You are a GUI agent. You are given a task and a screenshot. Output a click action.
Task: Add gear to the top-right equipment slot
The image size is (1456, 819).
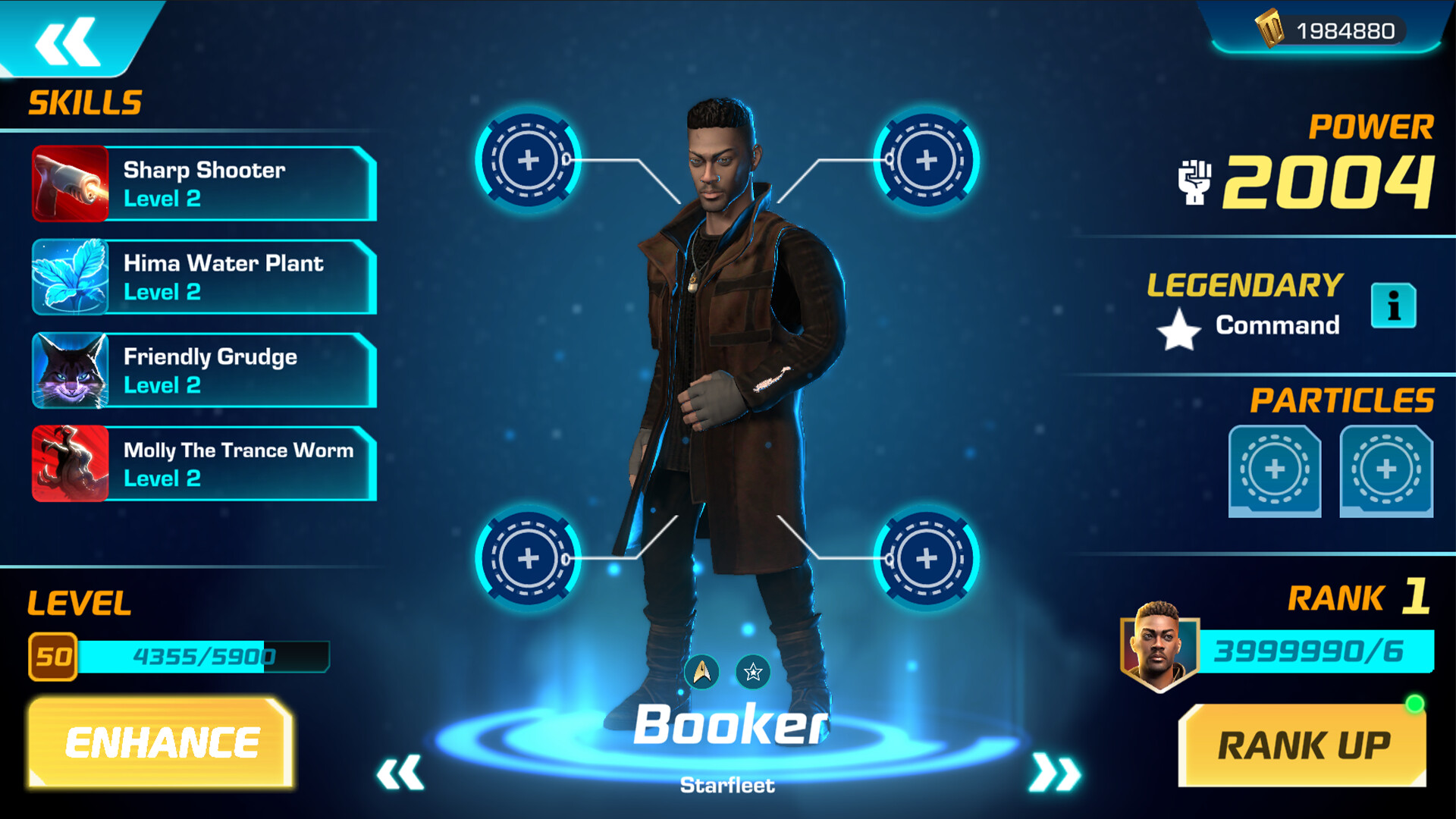point(926,160)
